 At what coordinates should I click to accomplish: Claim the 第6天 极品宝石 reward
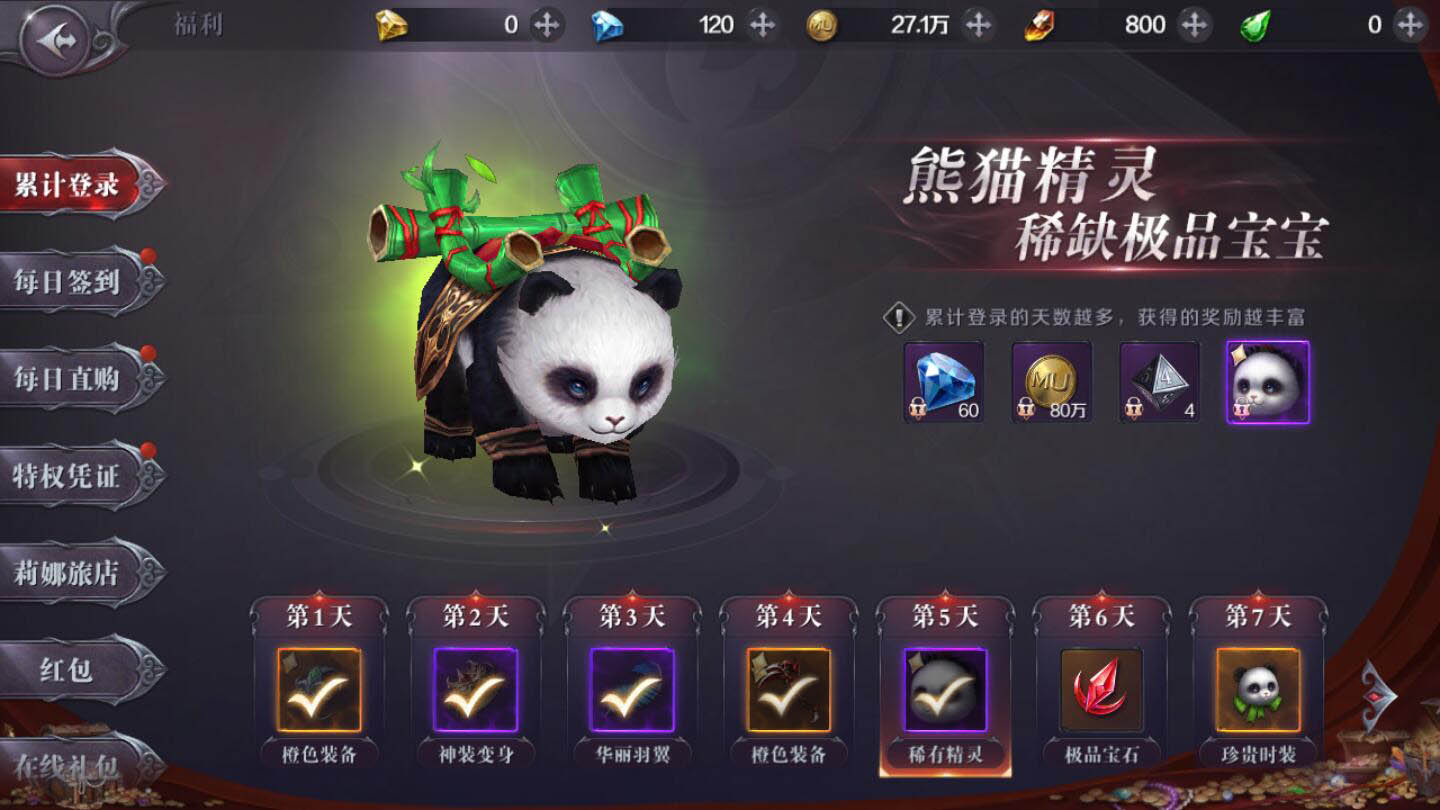(1101, 690)
